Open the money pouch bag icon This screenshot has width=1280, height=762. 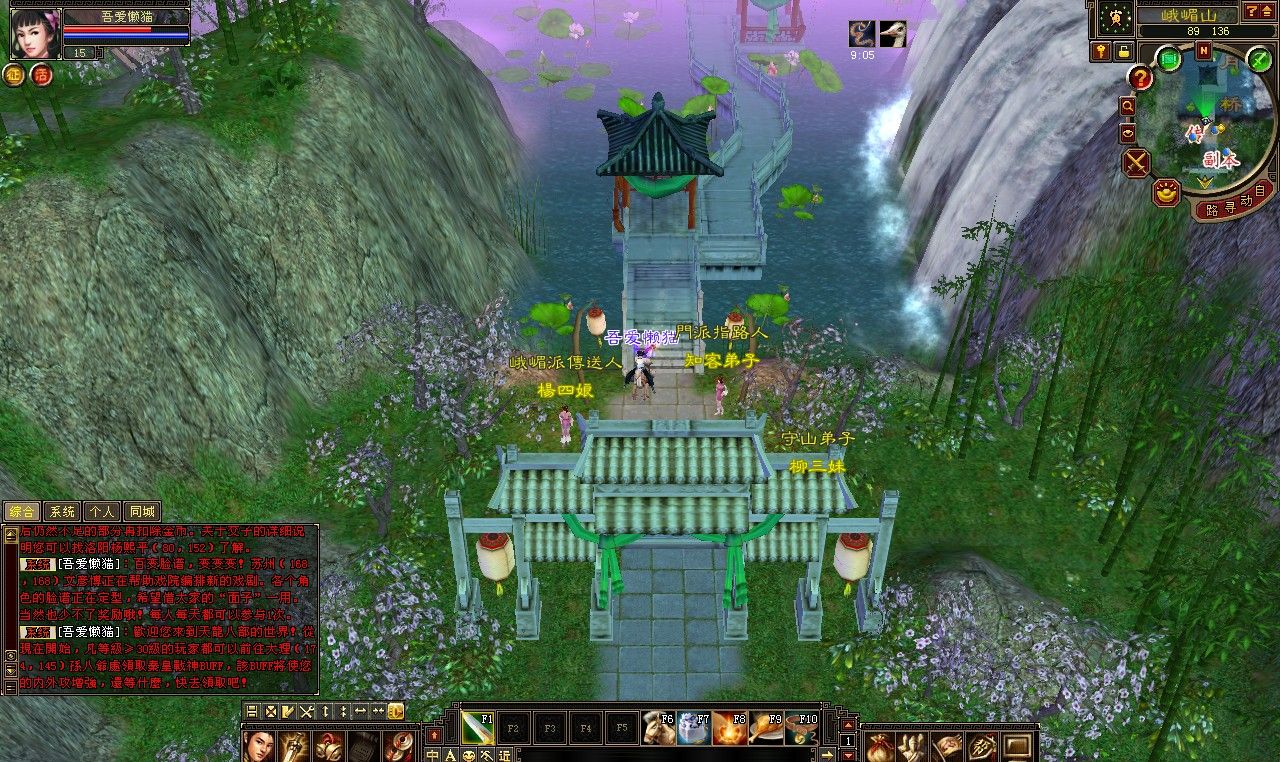[881, 746]
